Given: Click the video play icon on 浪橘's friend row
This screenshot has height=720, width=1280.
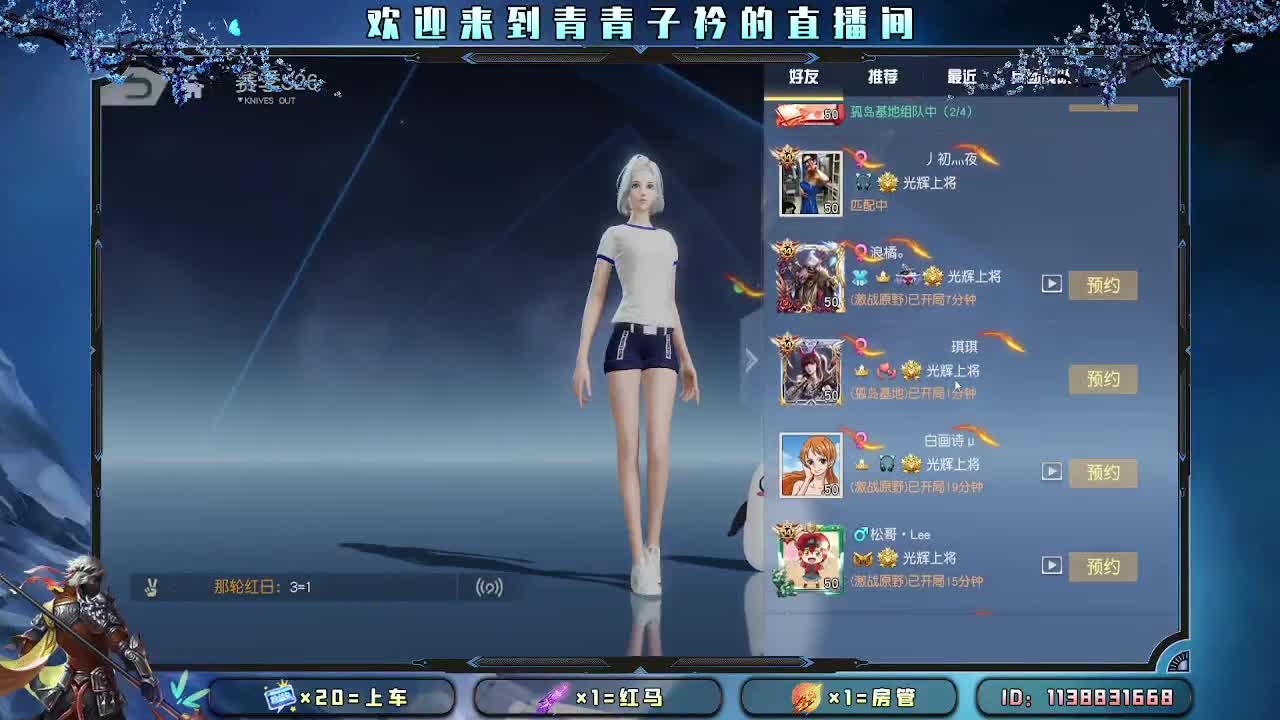Looking at the screenshot, I should pos(1052,284).
